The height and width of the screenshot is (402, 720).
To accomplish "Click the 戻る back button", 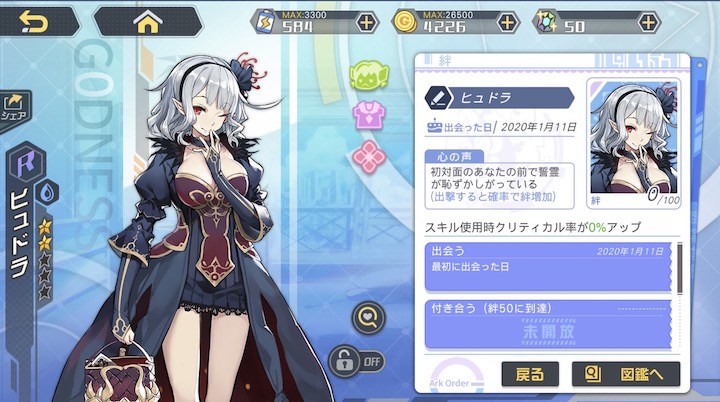I will [530, 376].
